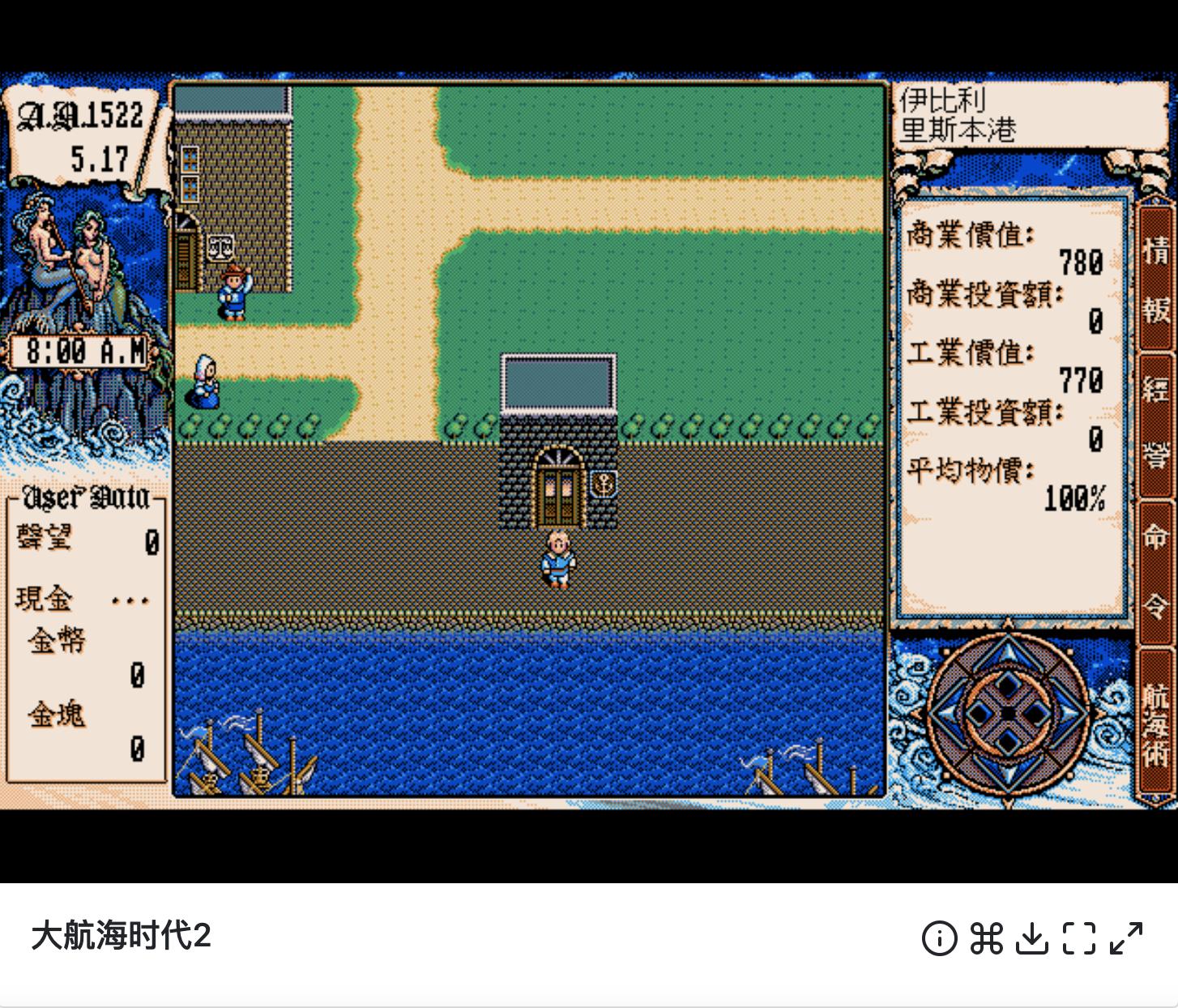This screenshot has width=1178, height=1008.
Task: Click the diagonal expand arrows icon
Action: click(x=1125, y=938)
